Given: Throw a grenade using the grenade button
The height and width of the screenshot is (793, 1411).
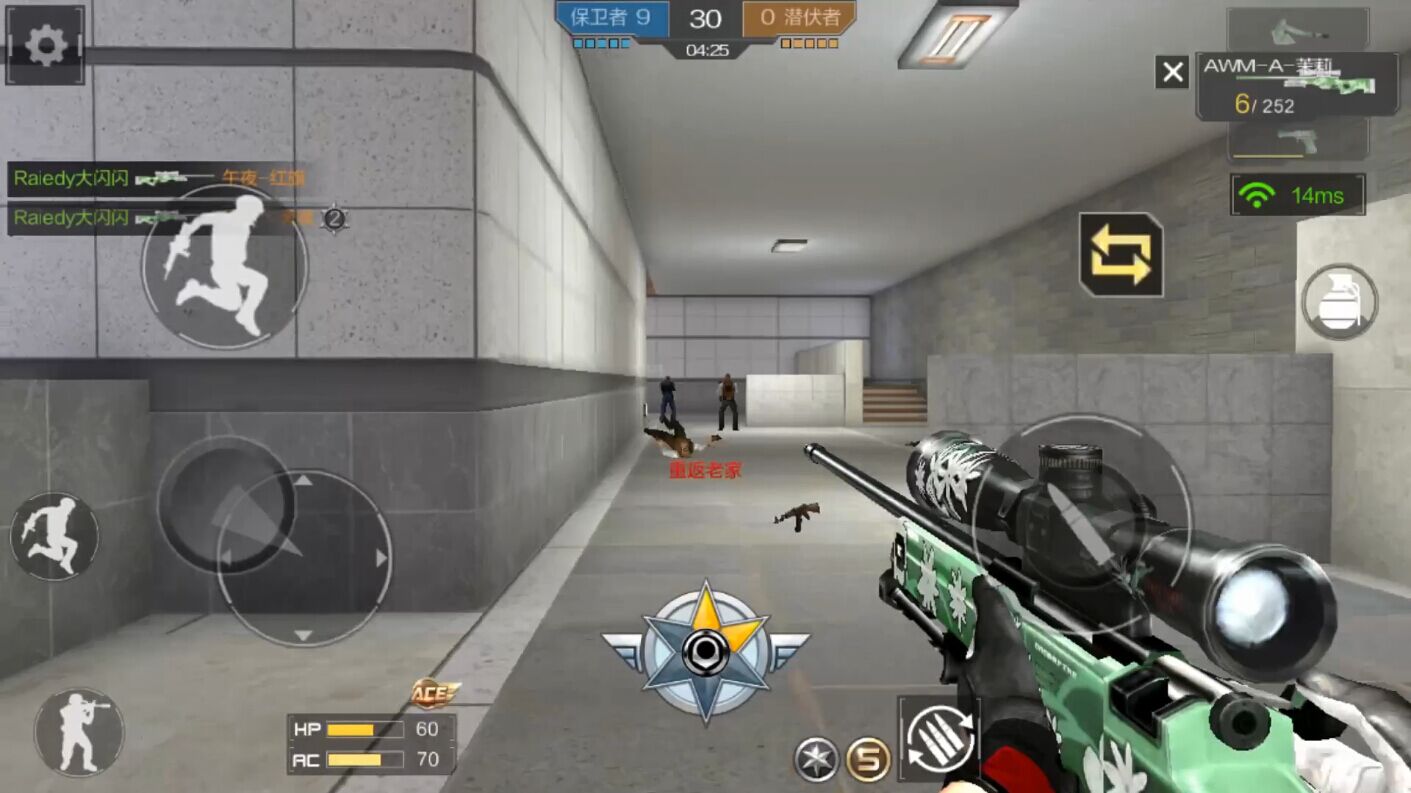Looking at the screenshot, I should pos(1339,301).
